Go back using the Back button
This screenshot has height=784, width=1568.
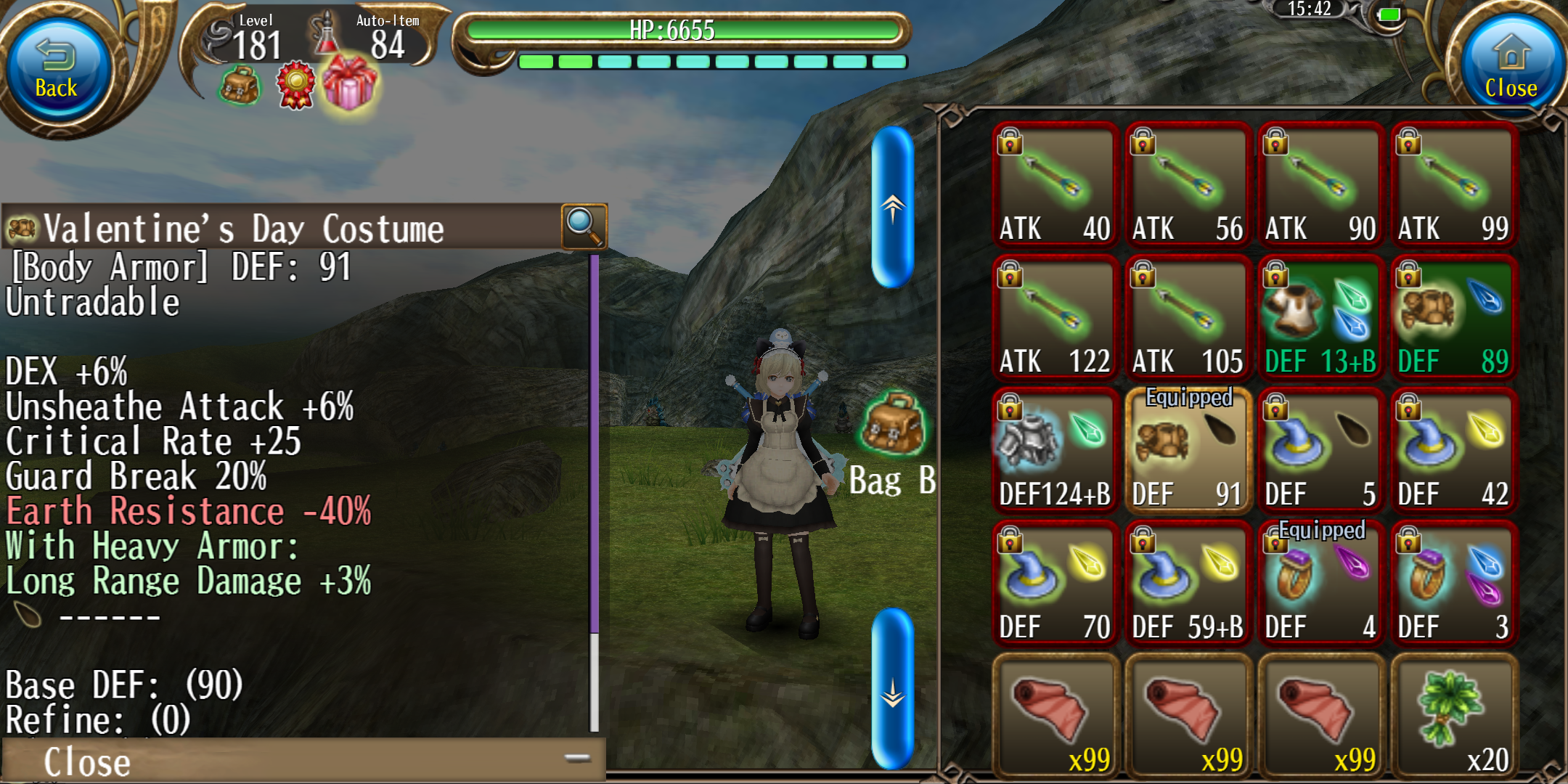tap(57, 69)
